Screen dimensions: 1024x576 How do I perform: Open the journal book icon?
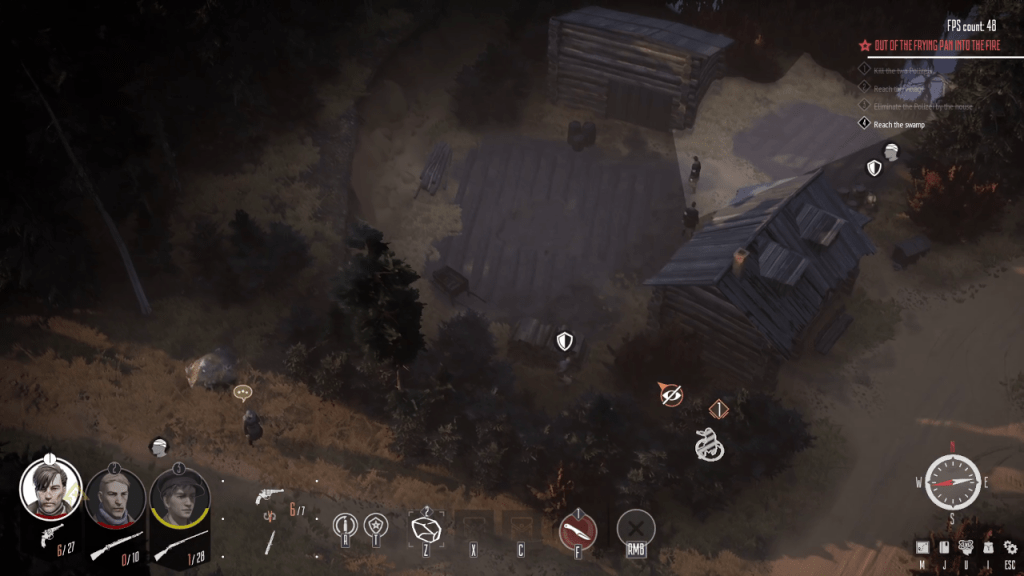tap(943, 547)
